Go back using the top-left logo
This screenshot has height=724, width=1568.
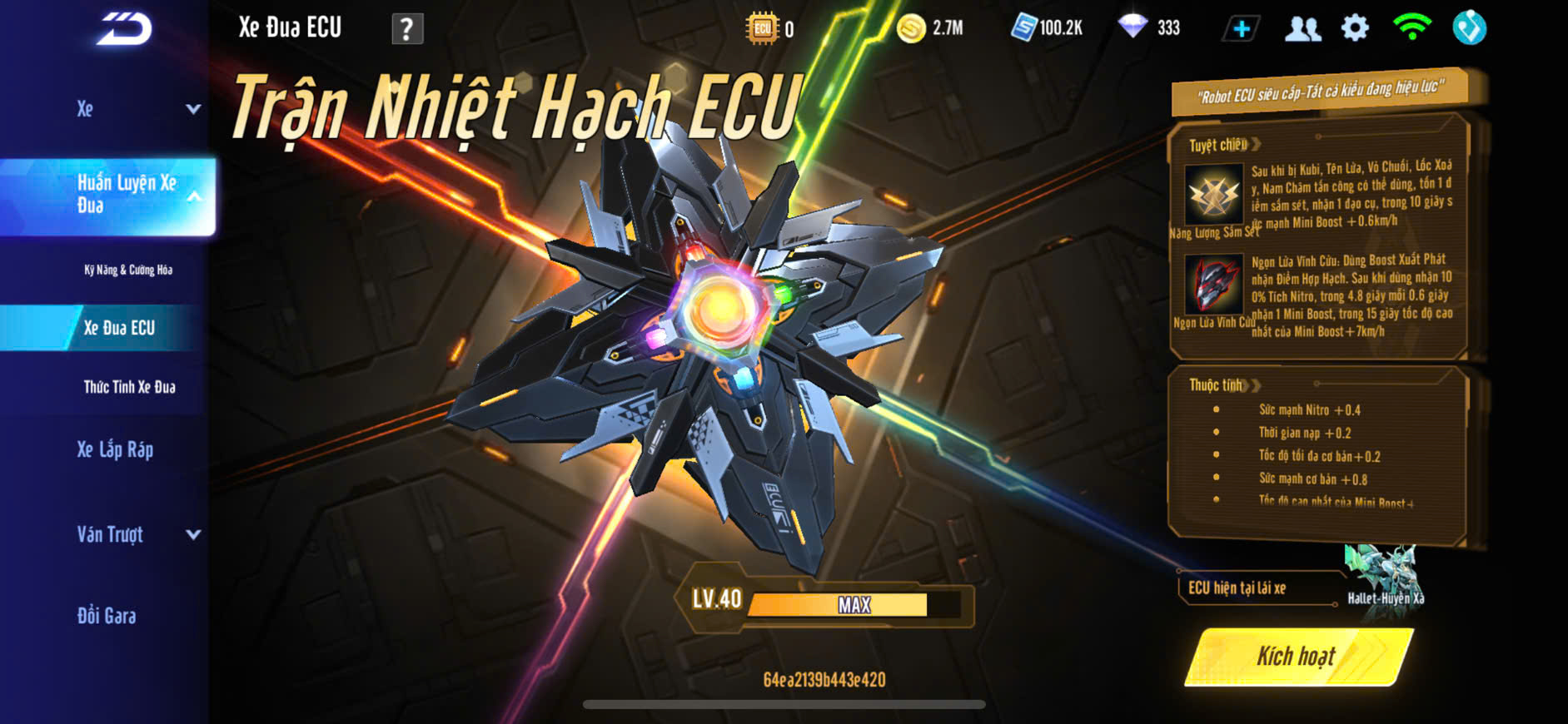click(x=123, y=29)
